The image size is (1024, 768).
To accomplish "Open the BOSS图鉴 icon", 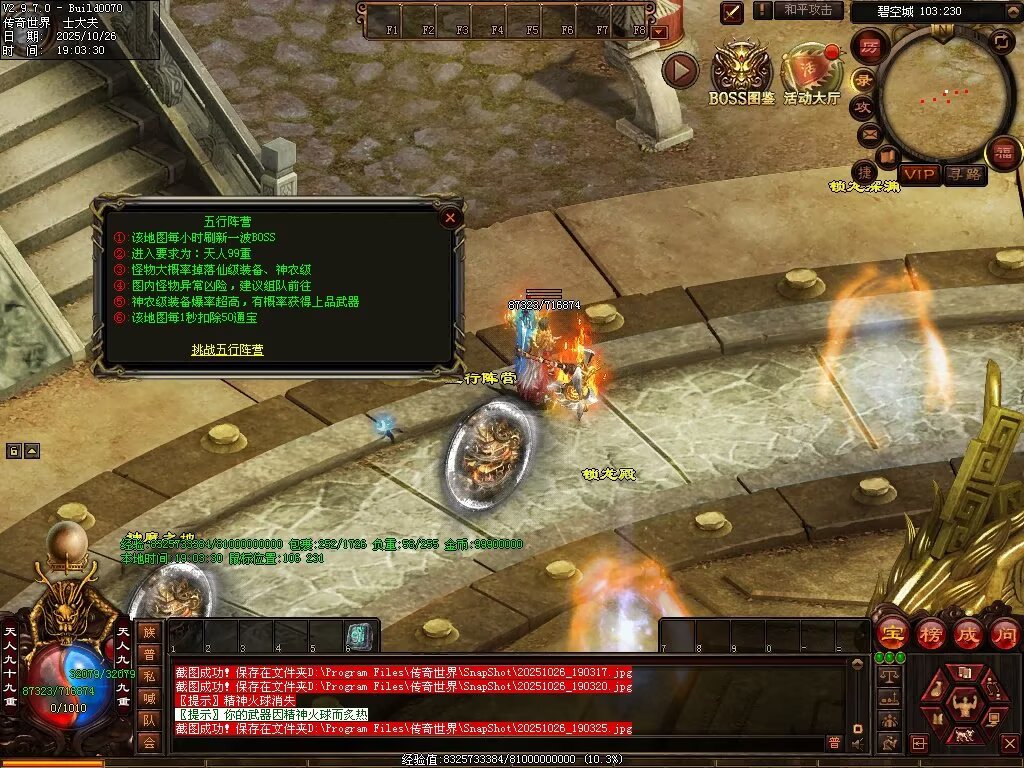I will 742,72.
